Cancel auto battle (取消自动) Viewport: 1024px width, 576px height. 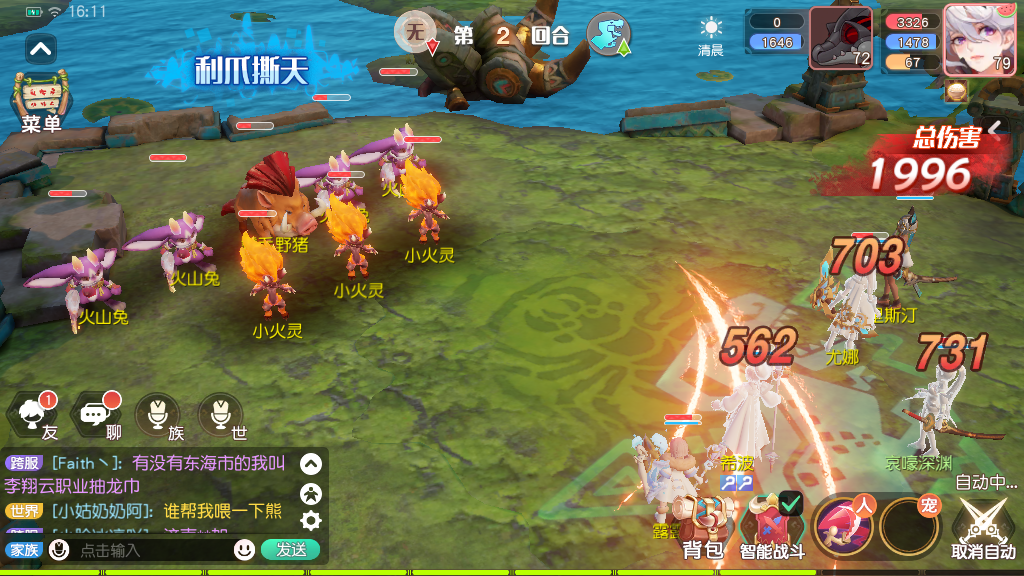(x=982, y=527)
